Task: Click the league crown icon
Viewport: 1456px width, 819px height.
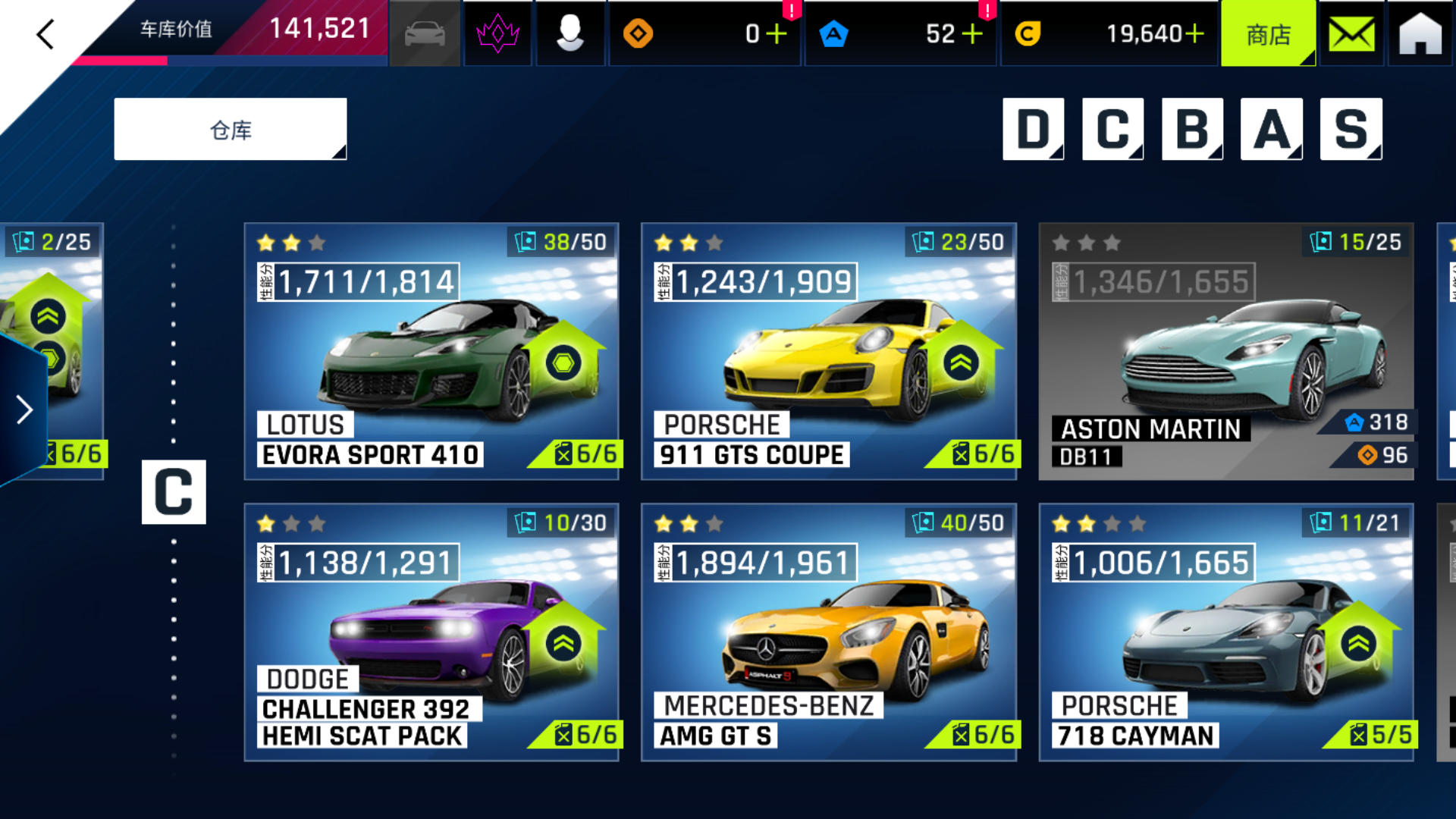Action: click(497, 33)
